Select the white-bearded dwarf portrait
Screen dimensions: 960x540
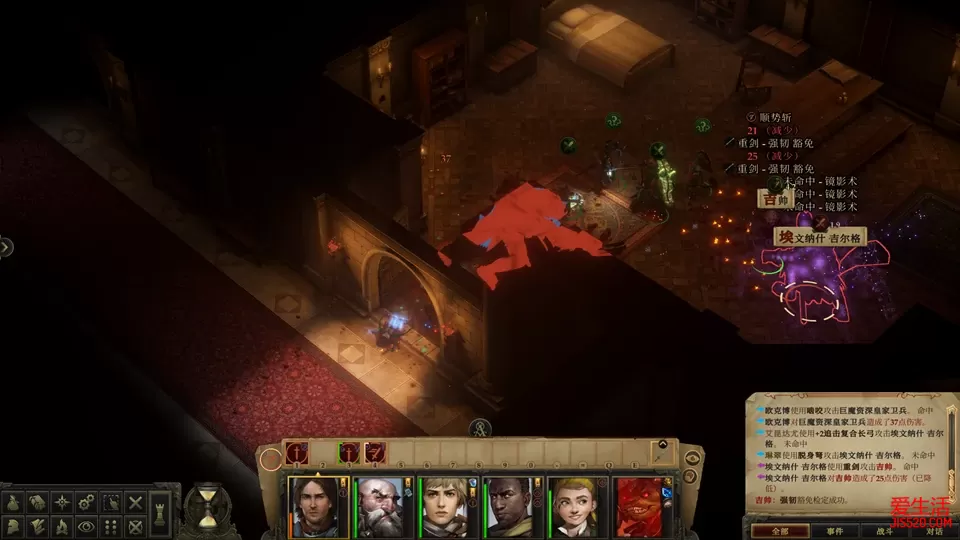381,507
